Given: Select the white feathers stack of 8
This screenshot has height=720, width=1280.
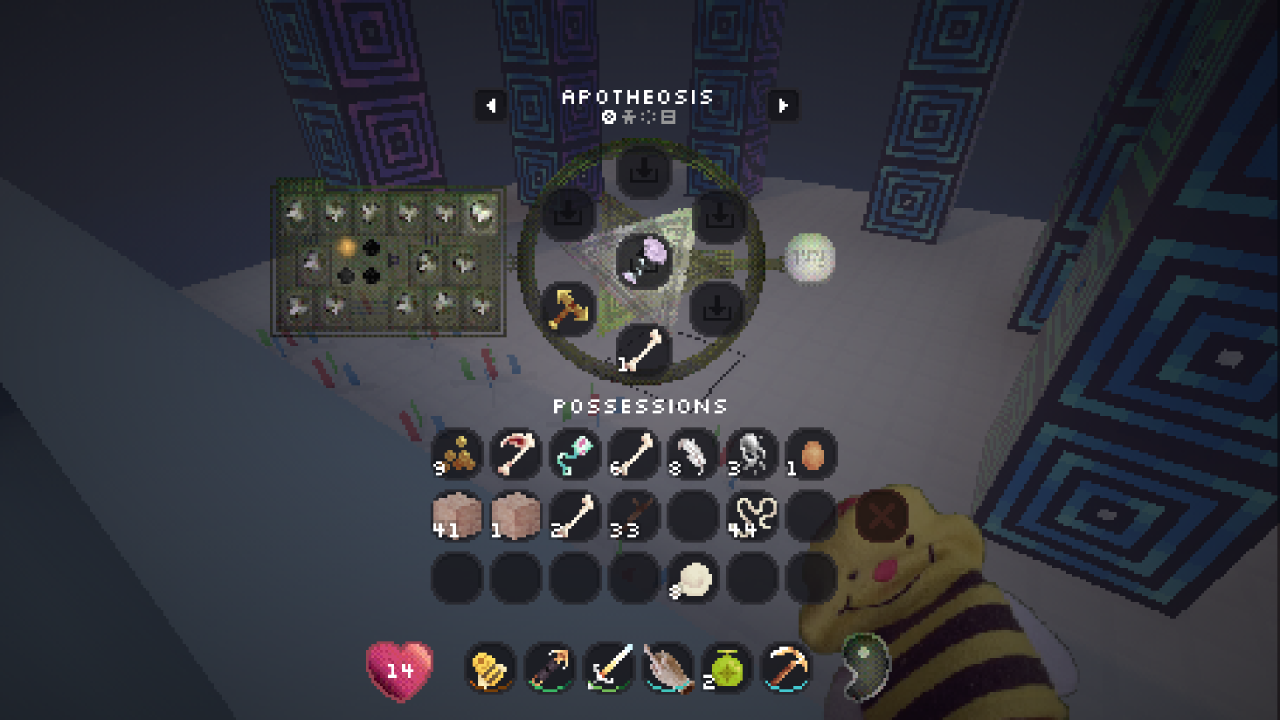Looking at the screenshot, I should tap(693, 455).
